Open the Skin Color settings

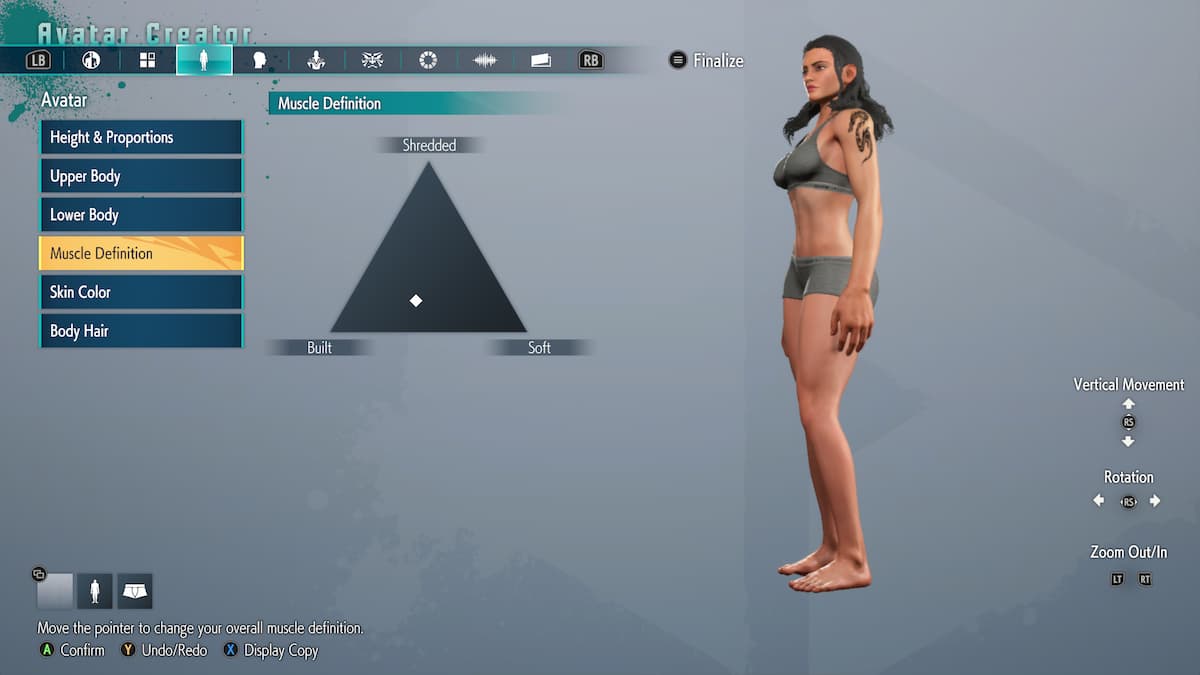click(141, 292)
